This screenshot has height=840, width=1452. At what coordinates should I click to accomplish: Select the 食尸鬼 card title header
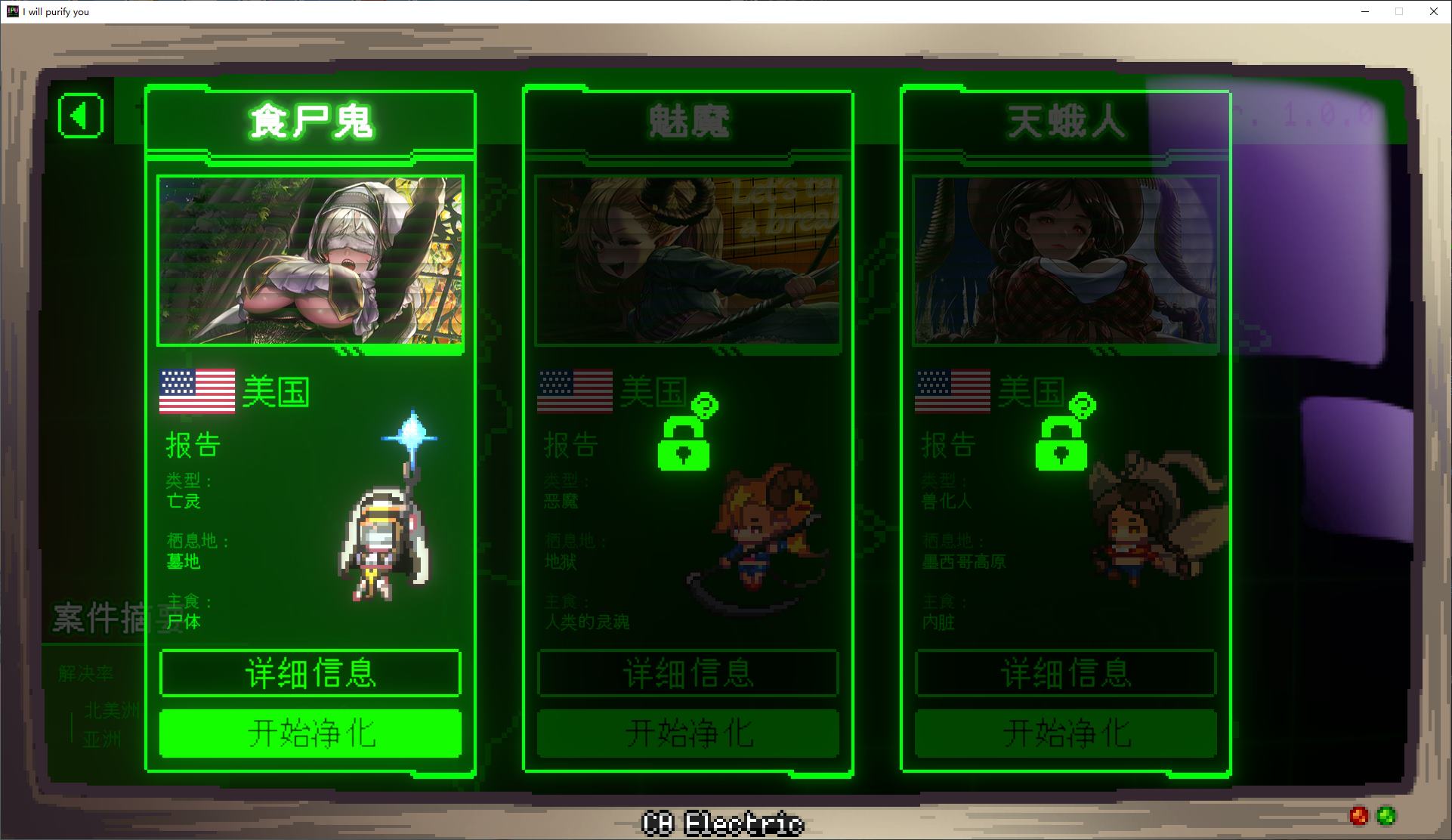pos(310,121)
